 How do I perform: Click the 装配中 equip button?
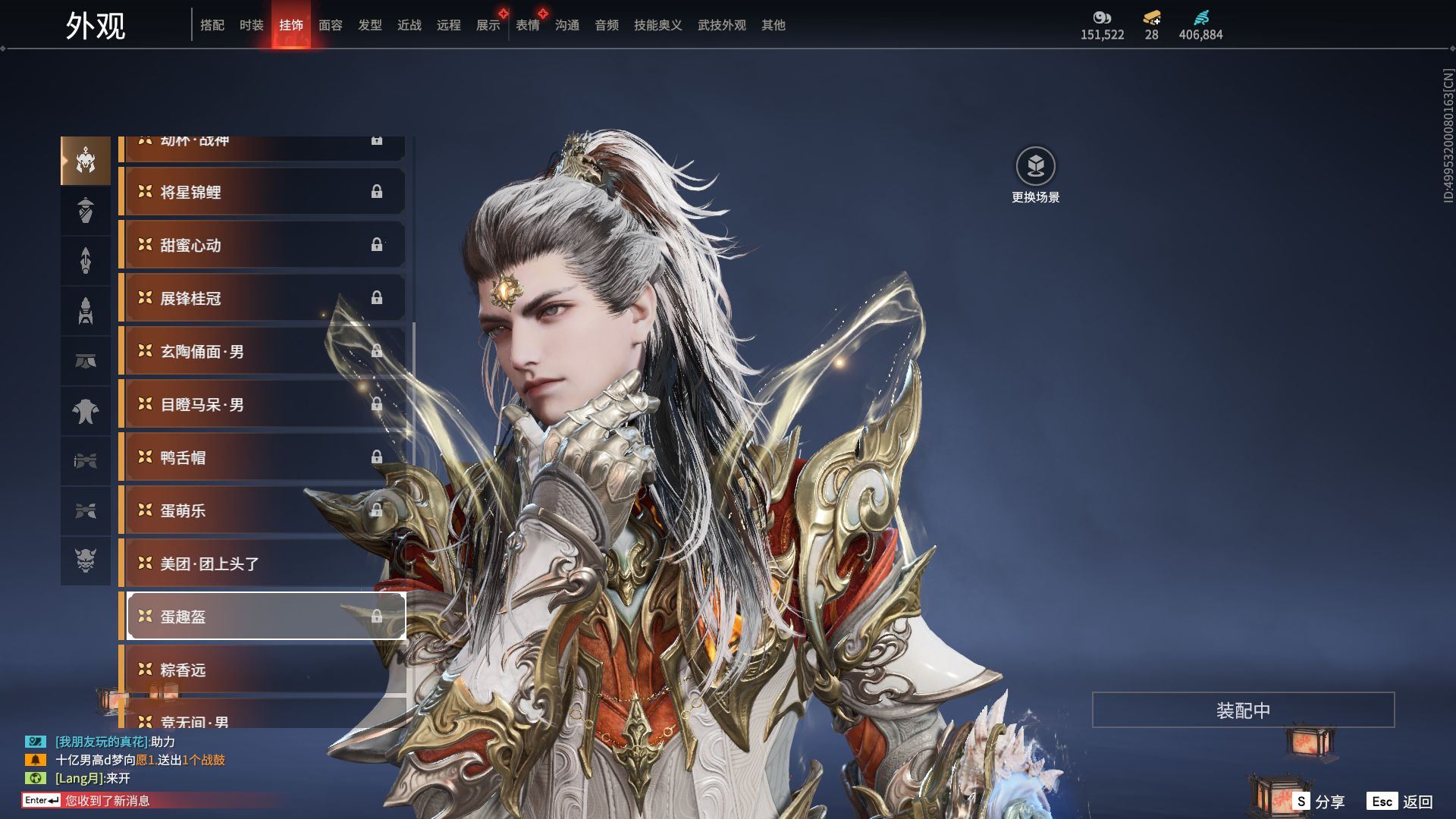coord(1243,710)
